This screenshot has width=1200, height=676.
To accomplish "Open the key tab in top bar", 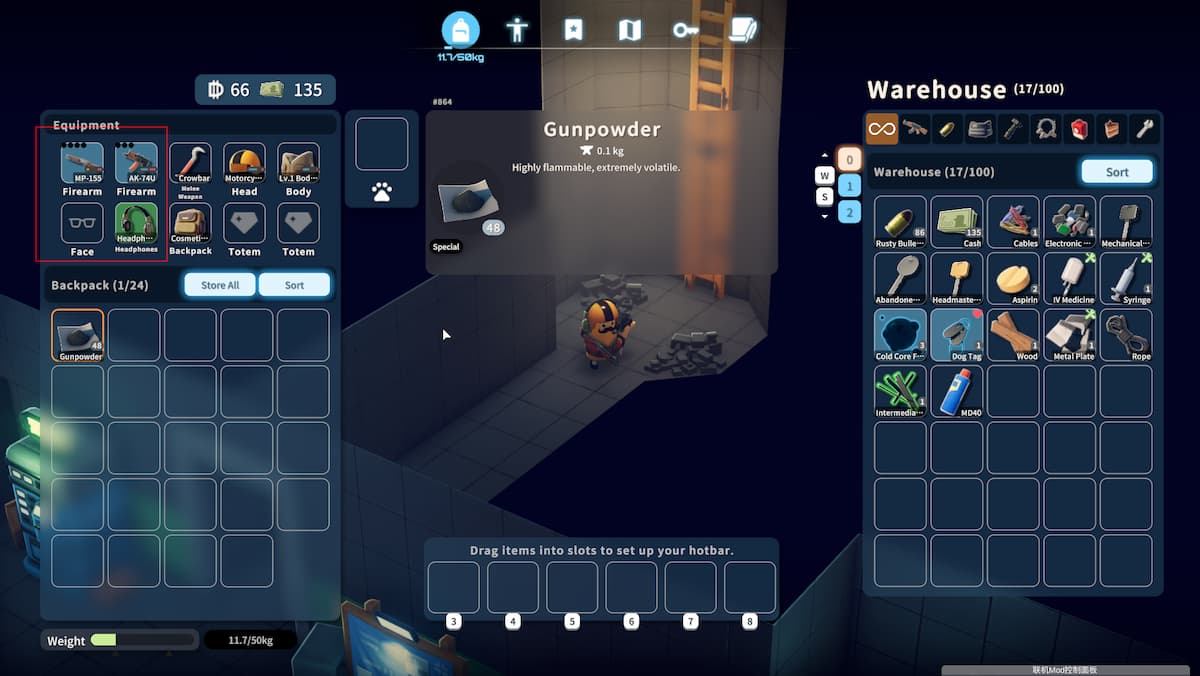I will click(x=685, y=30).
